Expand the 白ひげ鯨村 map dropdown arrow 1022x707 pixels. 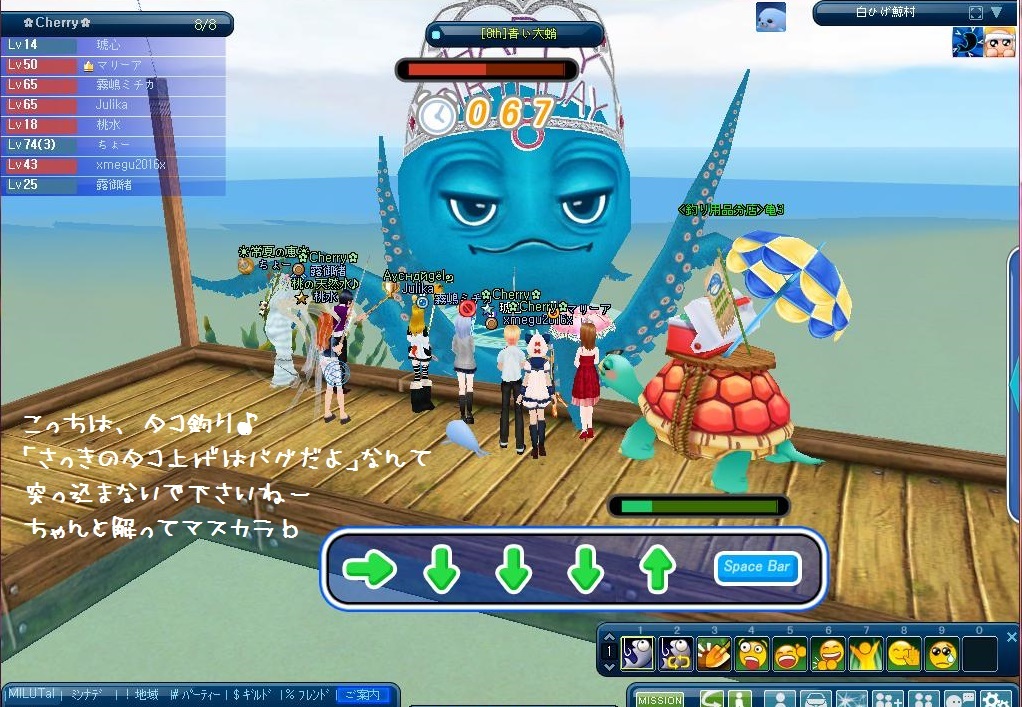(996, 13)
